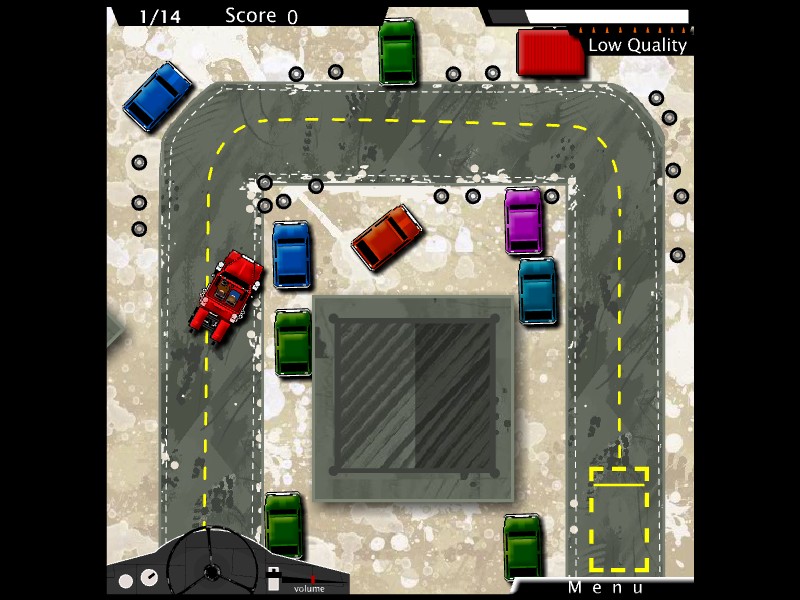
Task: Toggle the Low Quality graphics setting
Action: pyautogui.click(x=637, y=44)
